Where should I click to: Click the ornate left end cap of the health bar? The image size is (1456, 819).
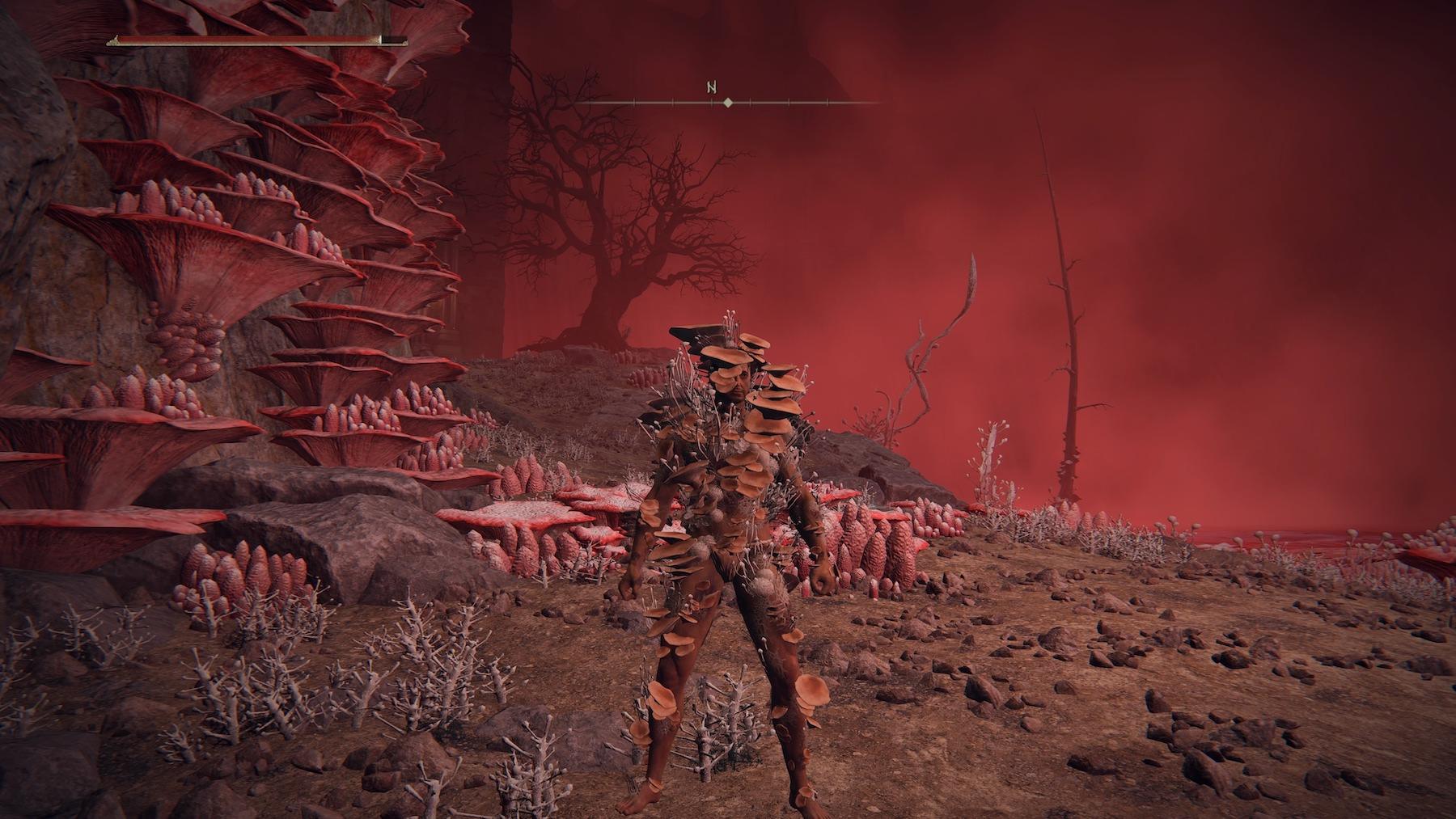(x=114, y=40)
